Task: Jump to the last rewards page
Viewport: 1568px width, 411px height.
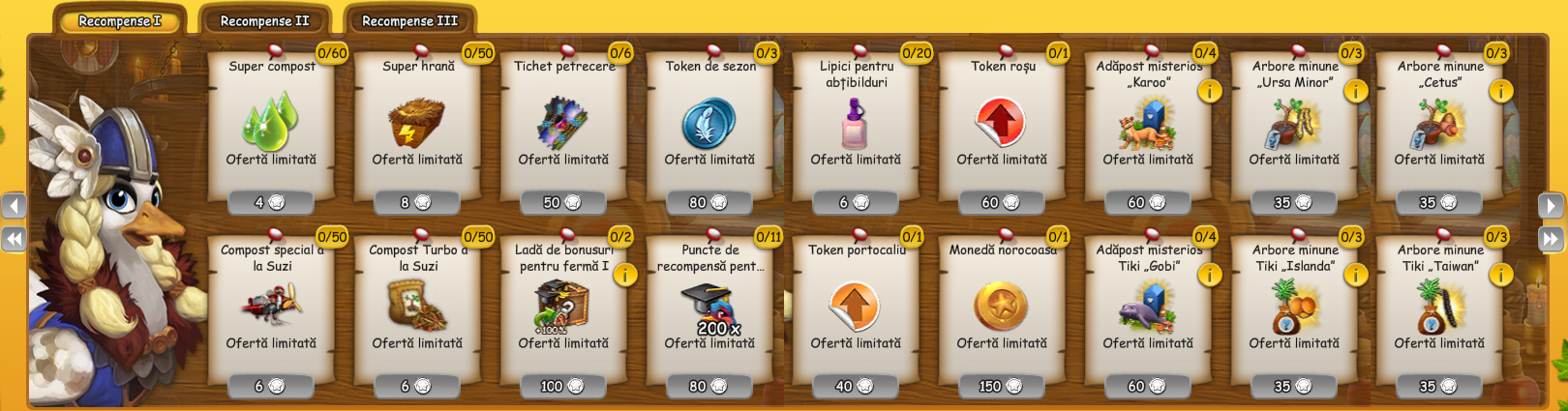Action: click(x=1551, y=239)
